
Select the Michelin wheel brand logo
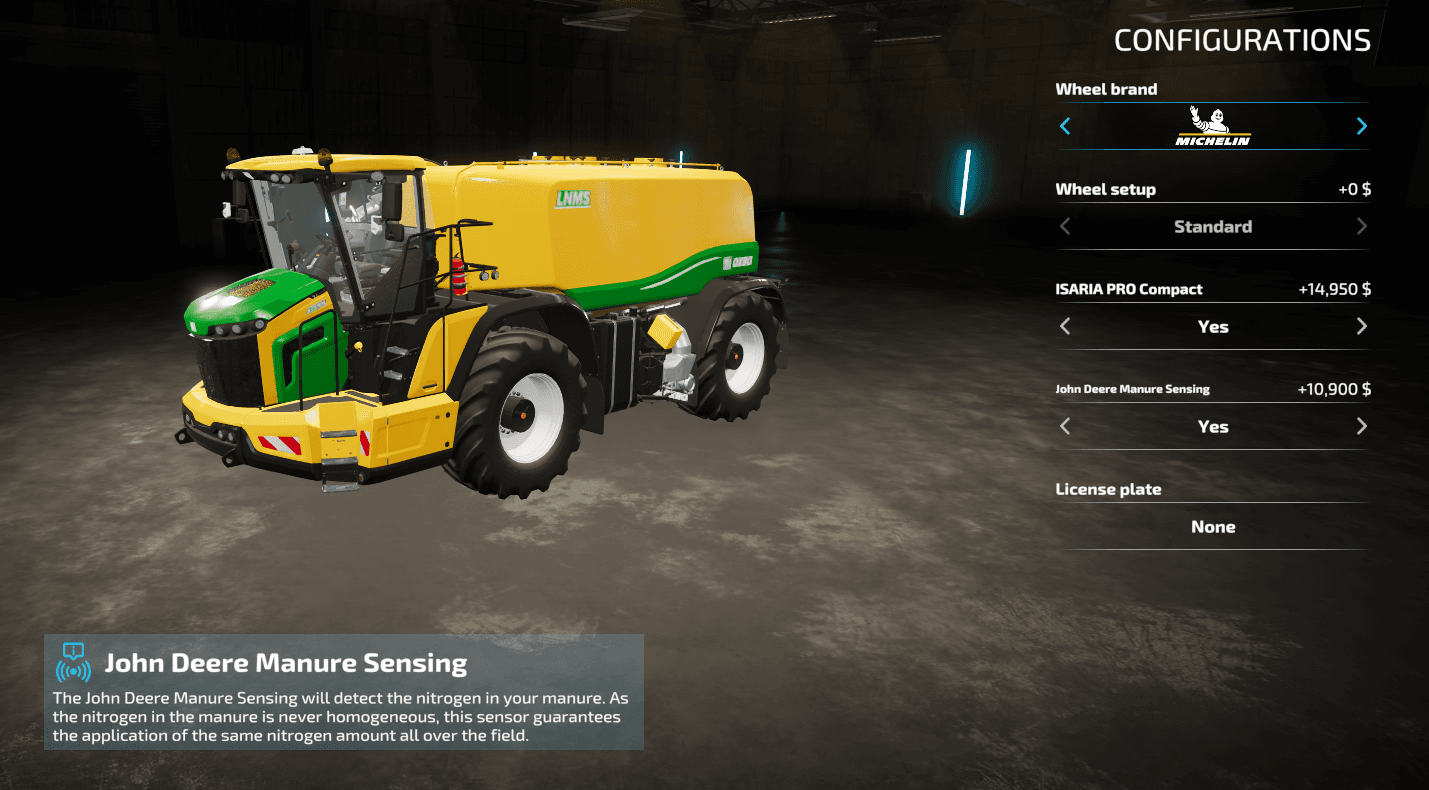[x=1213, y=127]
